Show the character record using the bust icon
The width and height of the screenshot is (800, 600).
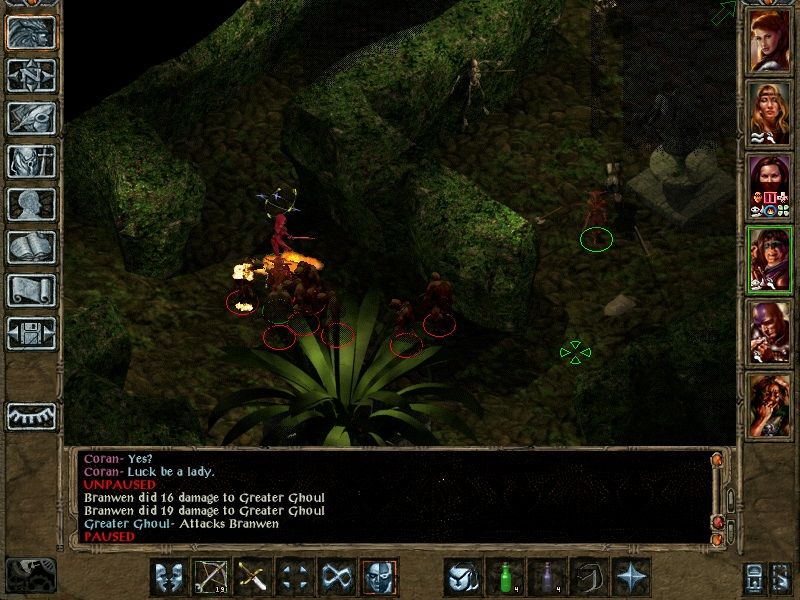31,204
